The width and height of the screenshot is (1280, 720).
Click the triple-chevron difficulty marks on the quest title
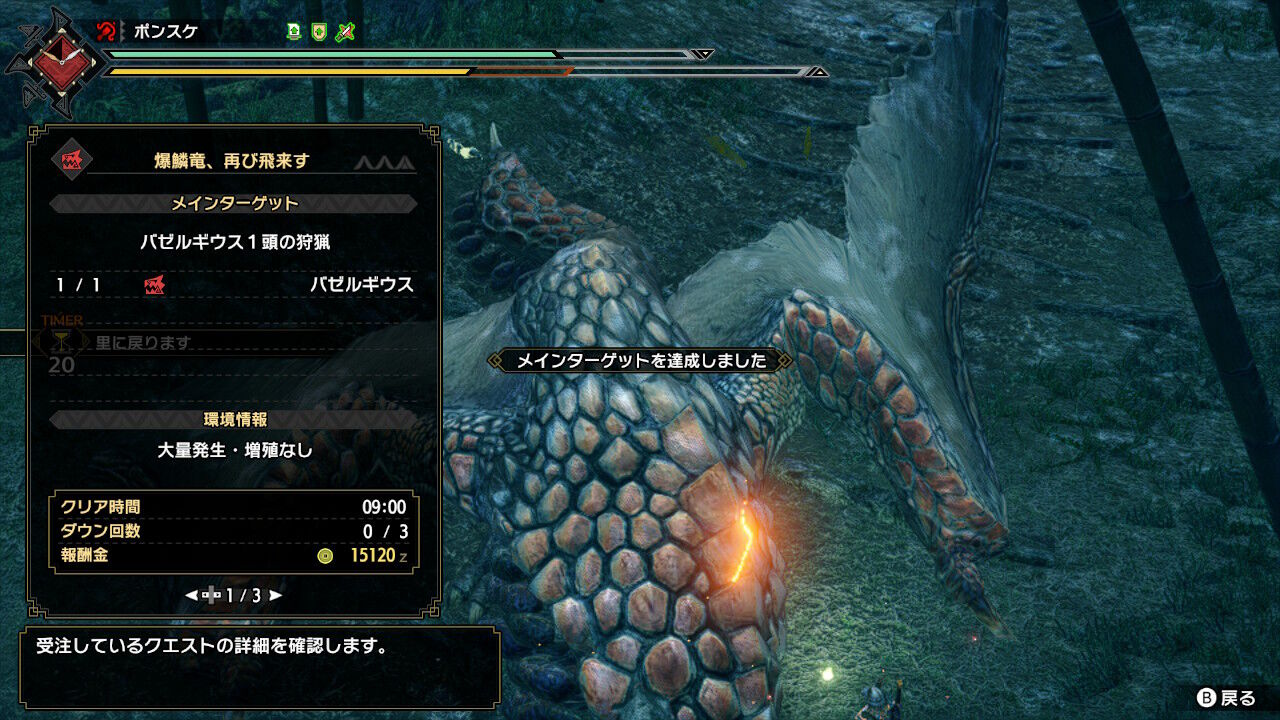point(385,163)
